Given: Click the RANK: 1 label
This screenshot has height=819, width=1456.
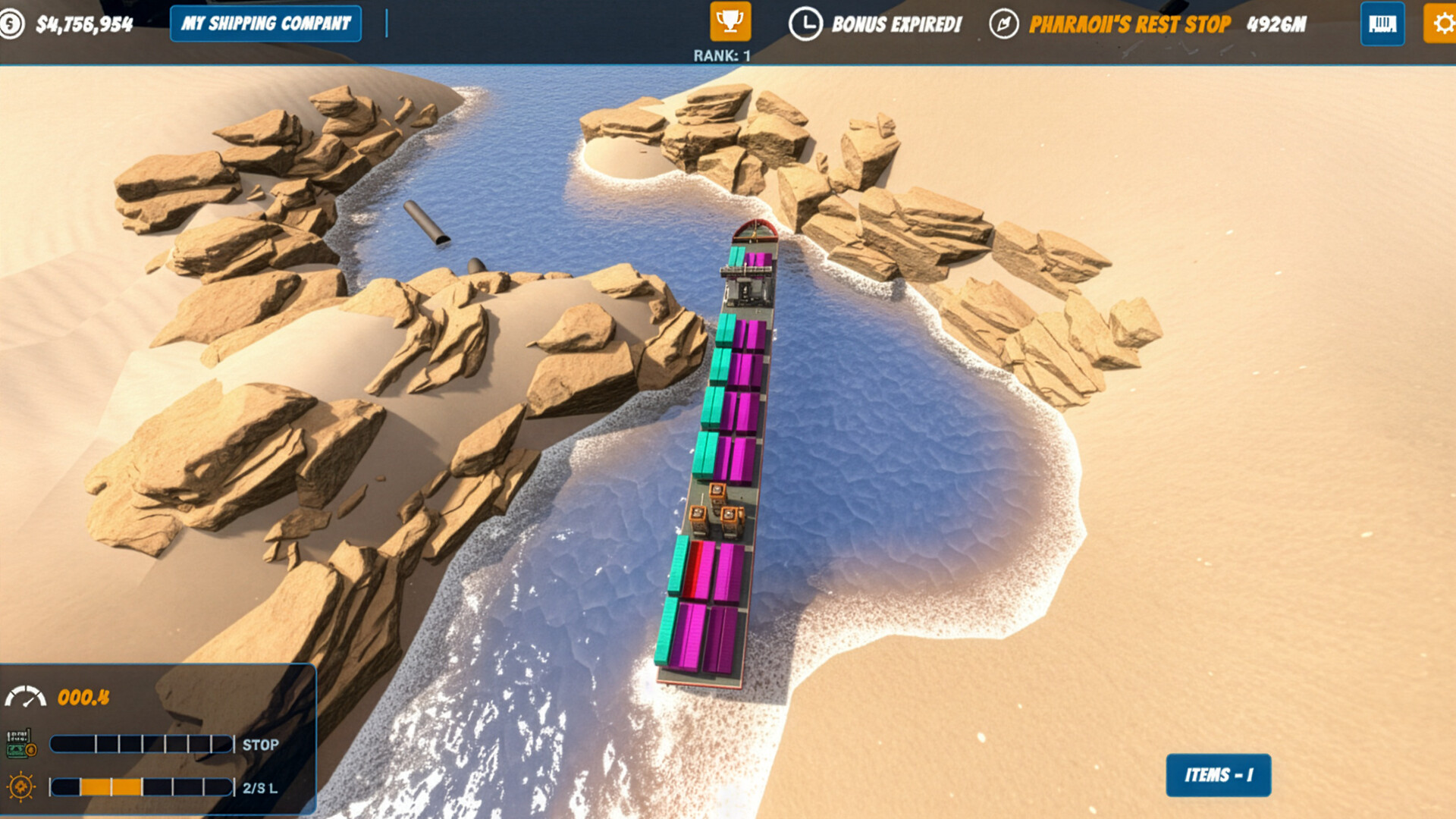Looking at the screenshot, I should tap(723, 55).
